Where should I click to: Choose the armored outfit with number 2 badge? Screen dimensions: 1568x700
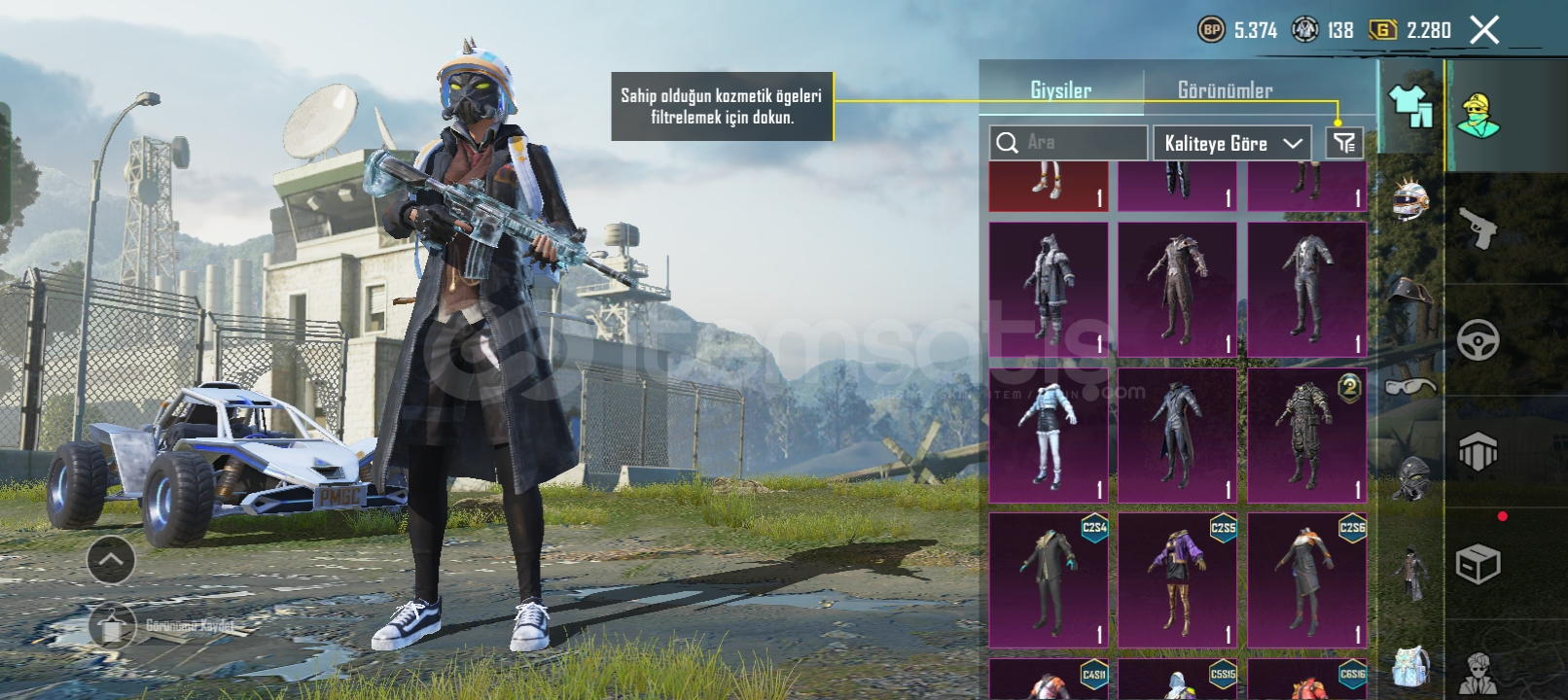[1306, 435]
